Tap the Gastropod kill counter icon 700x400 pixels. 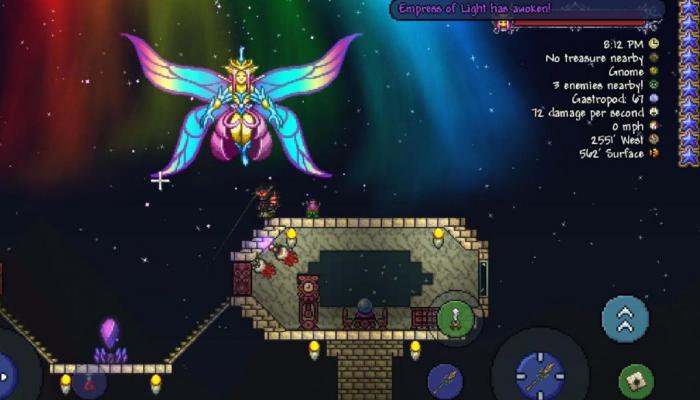pos(654,99)
